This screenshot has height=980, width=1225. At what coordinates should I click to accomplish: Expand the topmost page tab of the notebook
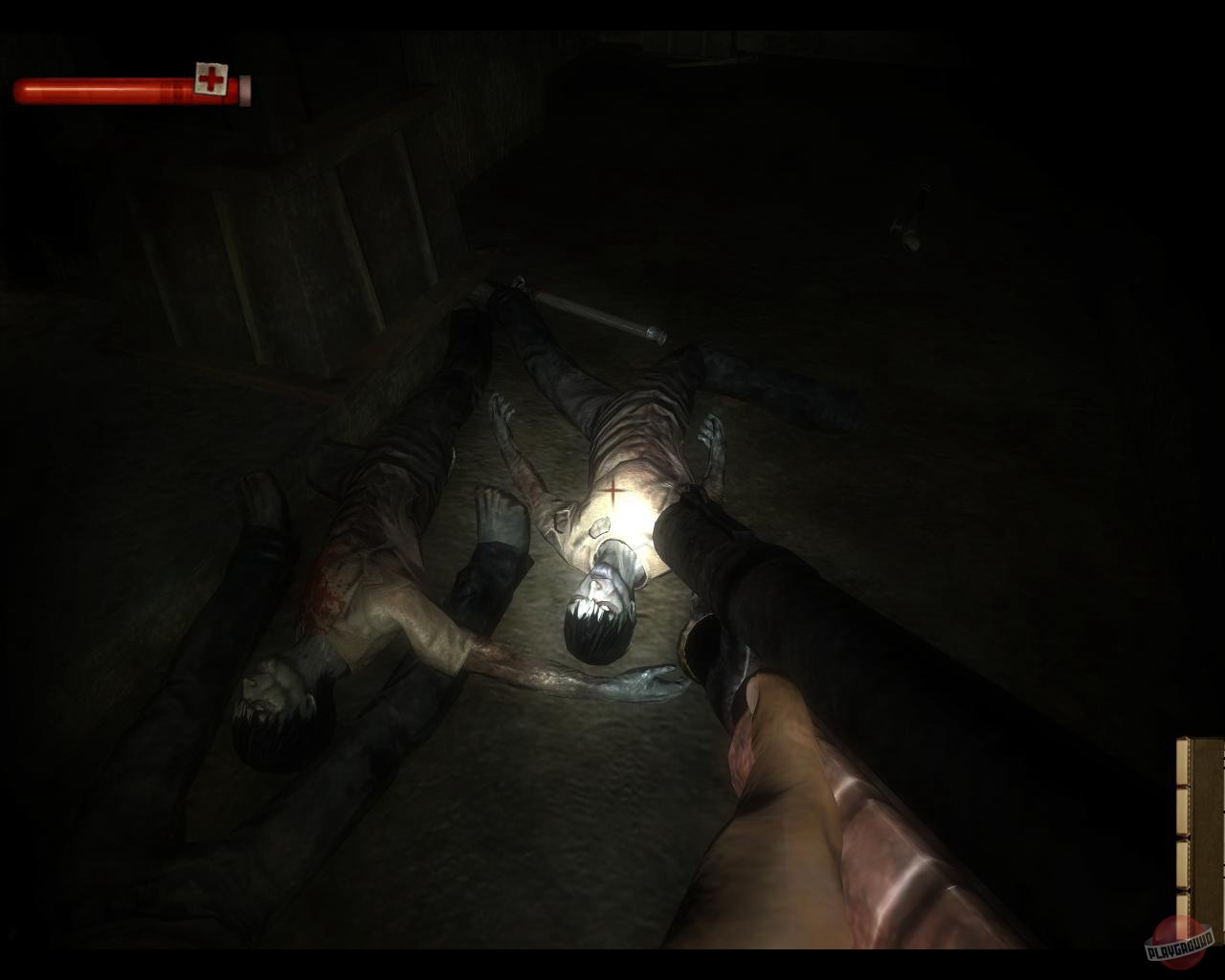tap(1182, 759)
